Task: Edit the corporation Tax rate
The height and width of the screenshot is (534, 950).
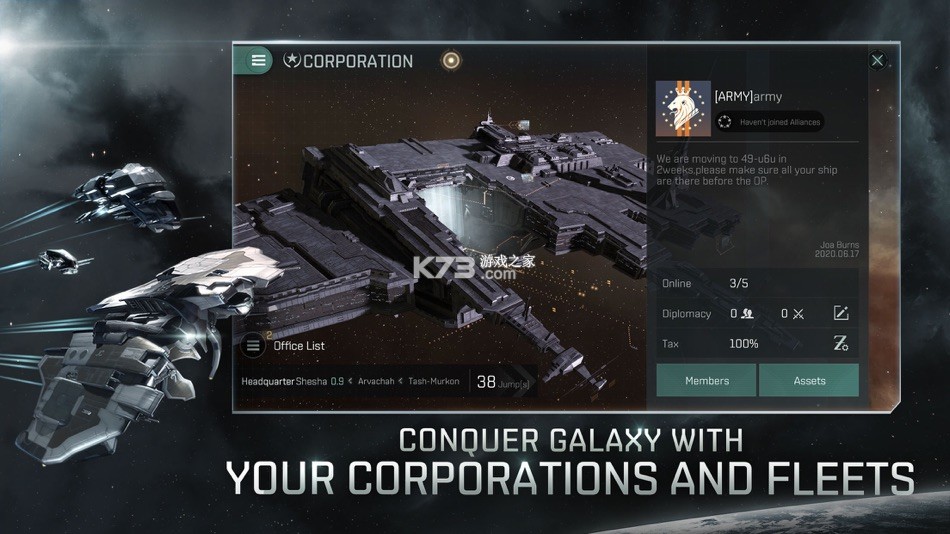Action: (x=841, y=344)
